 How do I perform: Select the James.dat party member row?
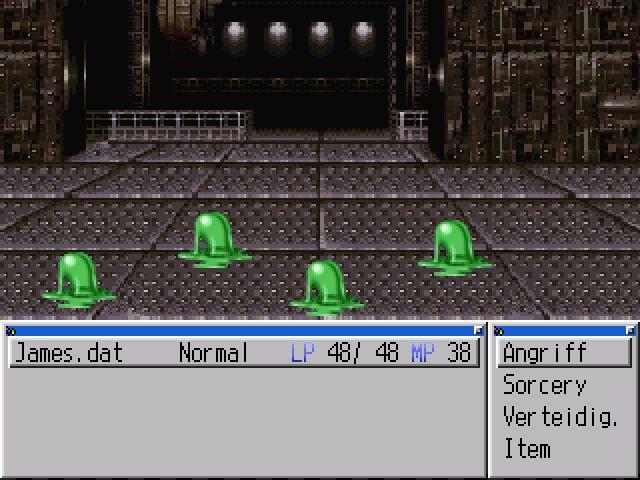244,353
